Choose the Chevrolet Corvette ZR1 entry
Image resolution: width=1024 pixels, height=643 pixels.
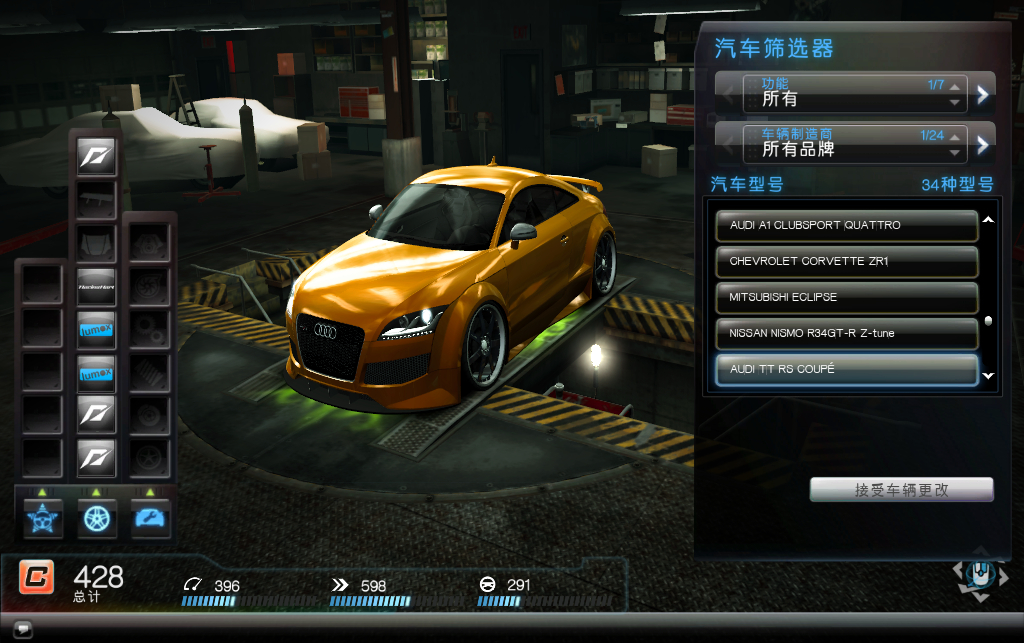coord(847,261)
